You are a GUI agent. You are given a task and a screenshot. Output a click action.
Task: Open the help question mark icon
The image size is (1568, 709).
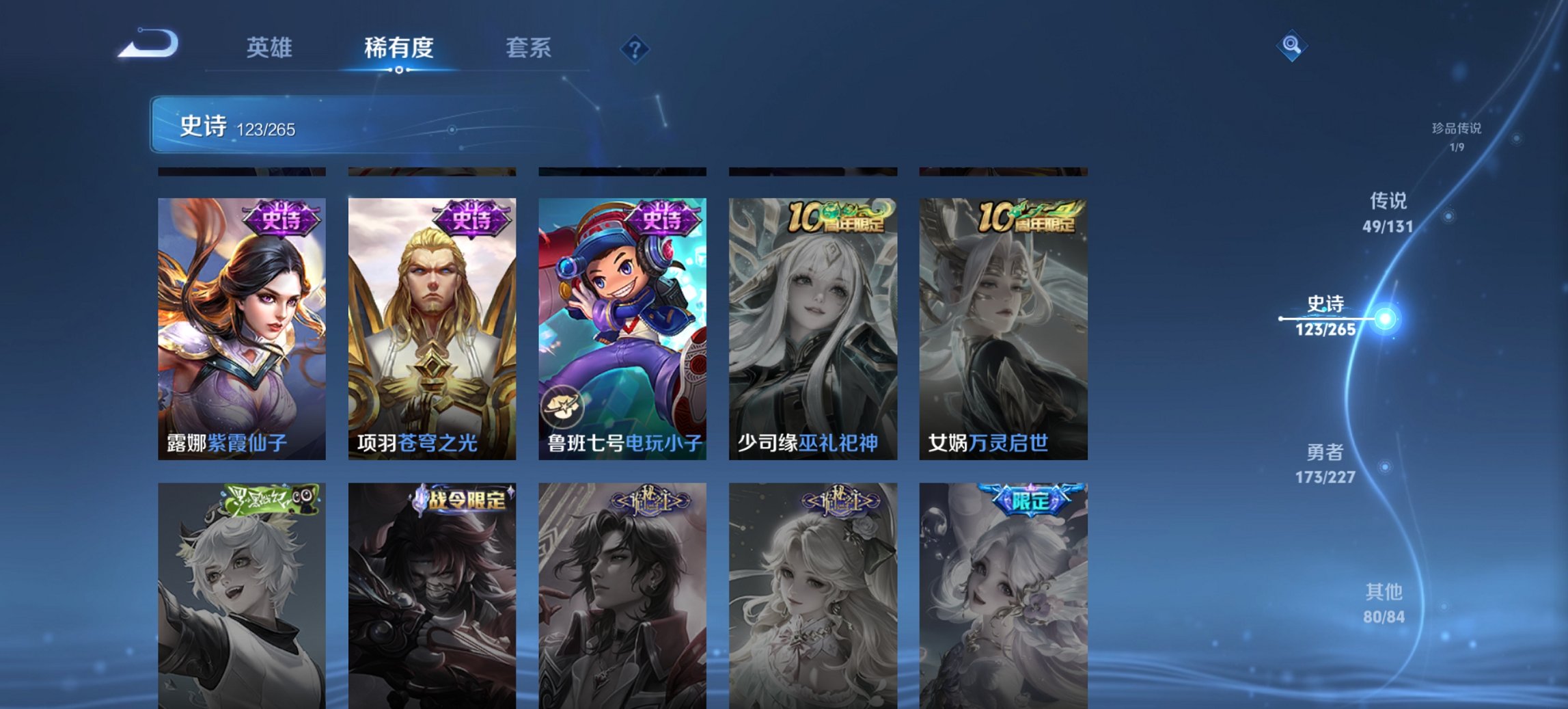[x=636, y=49]
